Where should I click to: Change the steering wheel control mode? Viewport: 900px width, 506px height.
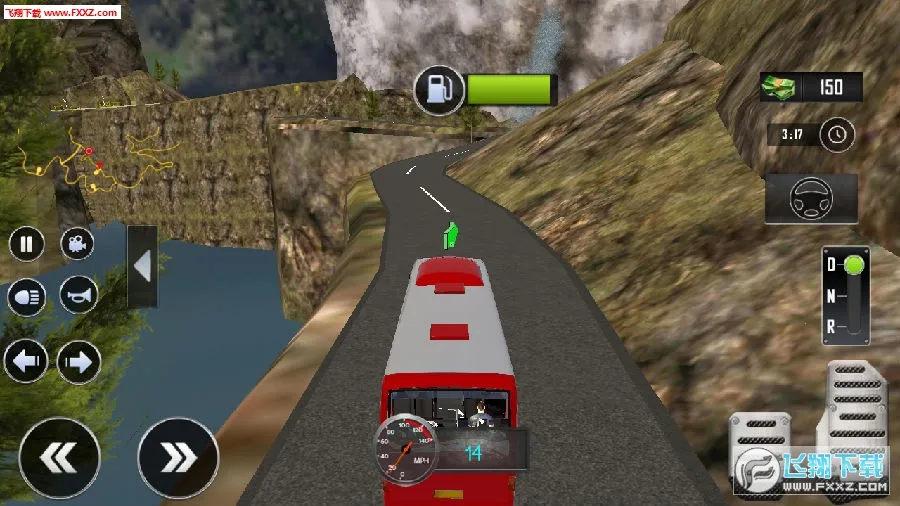click(811, 199)
